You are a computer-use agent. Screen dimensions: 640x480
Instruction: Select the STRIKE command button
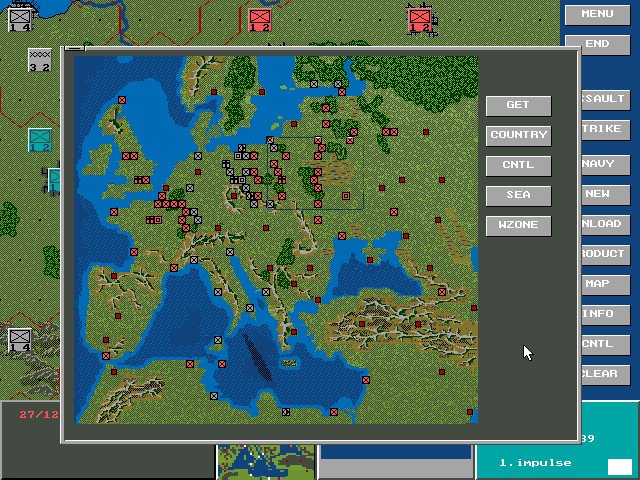point(605,129)
